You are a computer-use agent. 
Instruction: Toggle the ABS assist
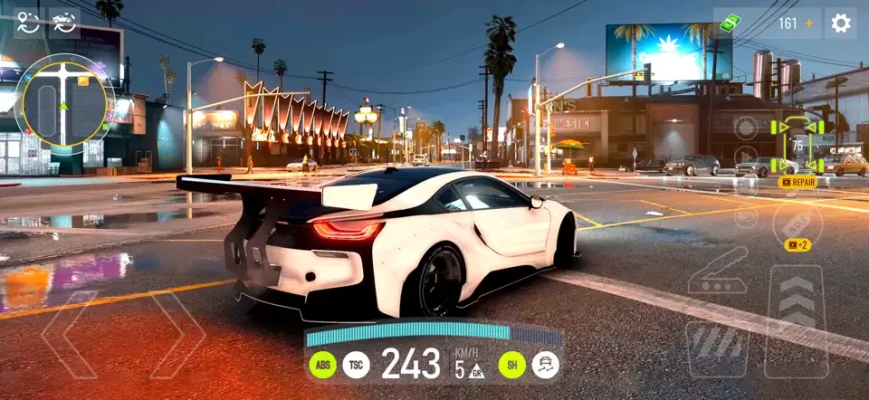323,365
